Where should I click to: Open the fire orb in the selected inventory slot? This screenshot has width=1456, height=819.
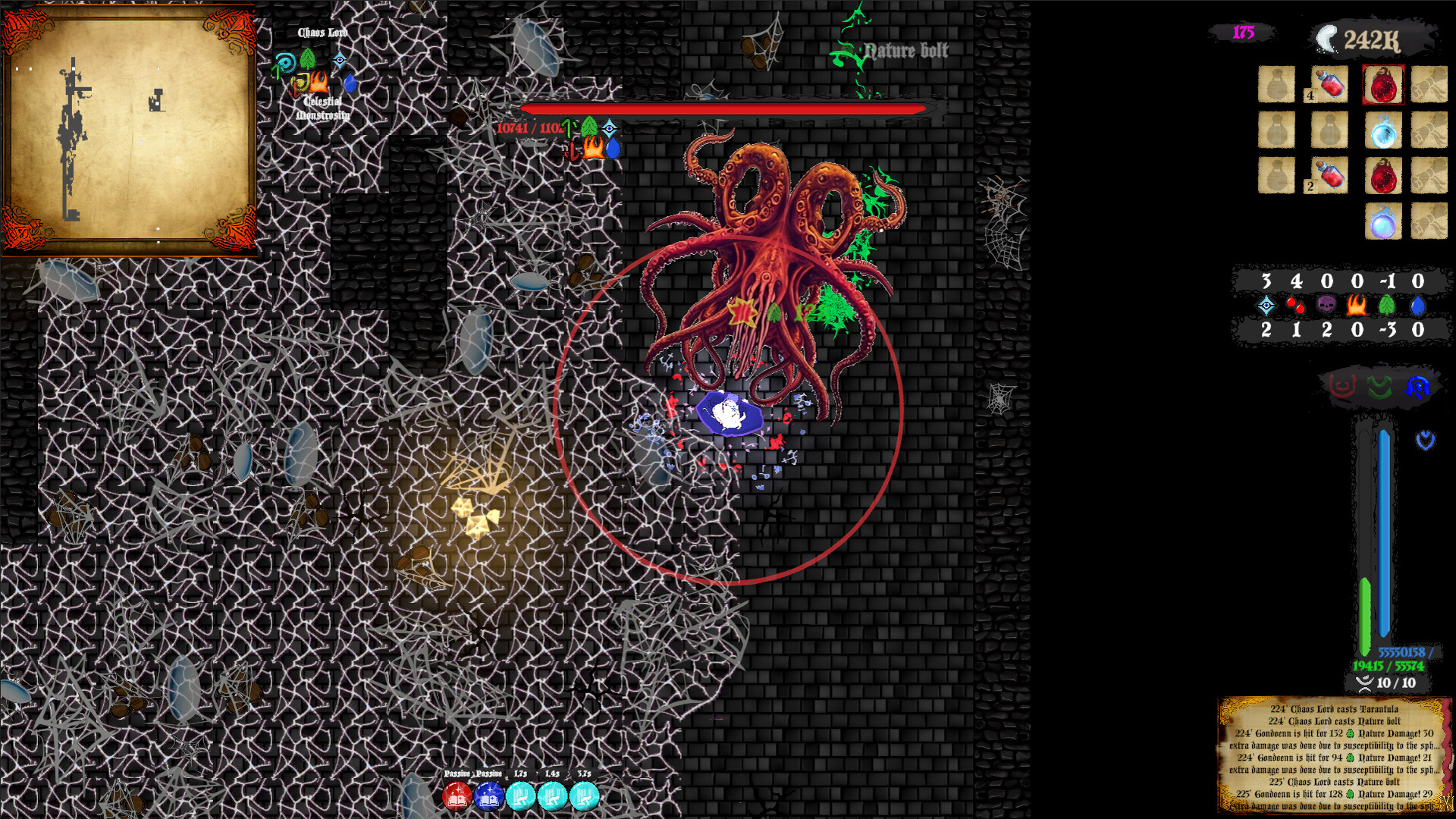[1384, 85]
